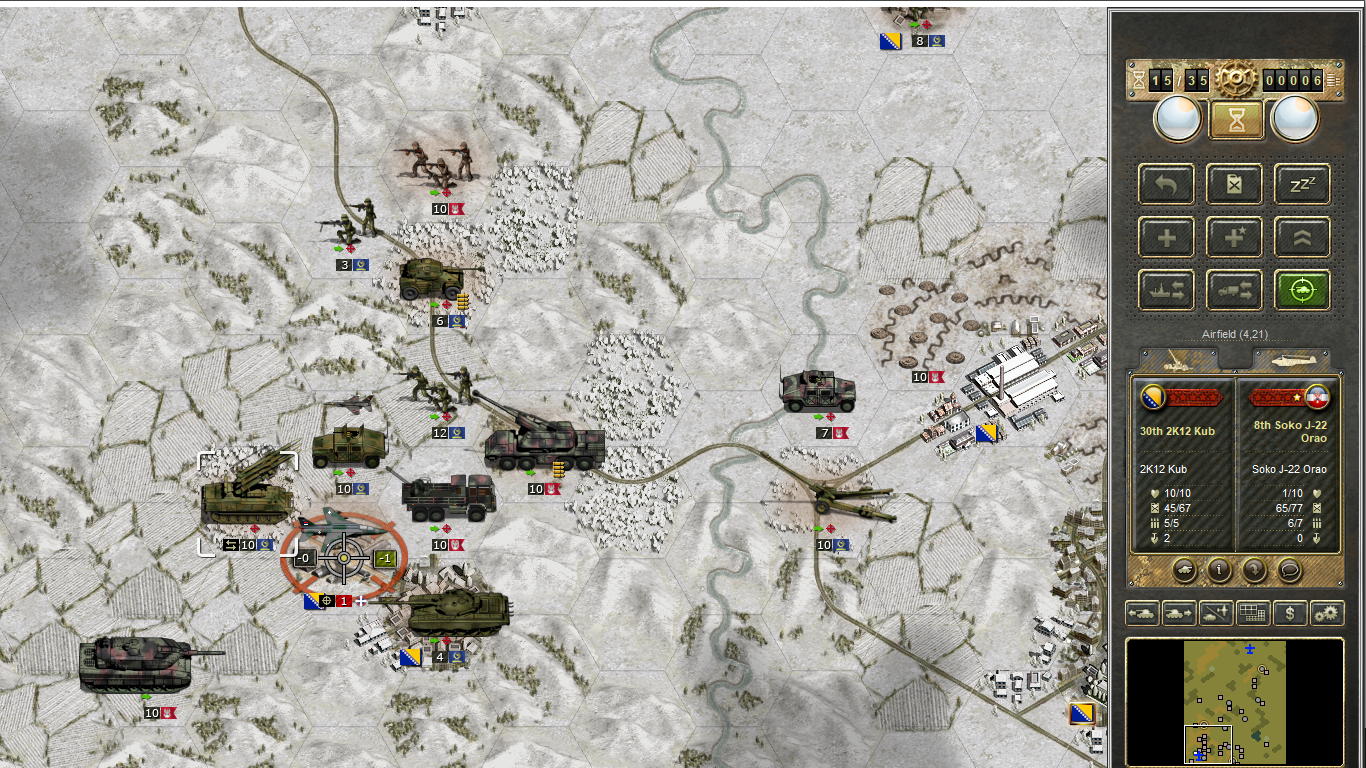Click the ship embark/disembark button

pyautogui.click(x=1166, y=290)
